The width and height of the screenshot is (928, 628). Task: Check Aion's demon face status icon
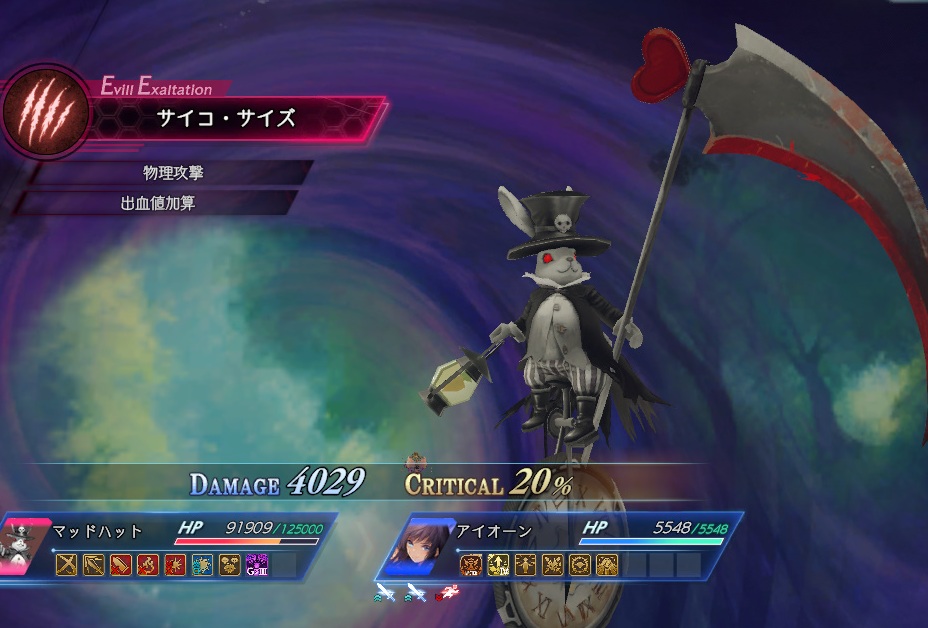tap(471, 565)
